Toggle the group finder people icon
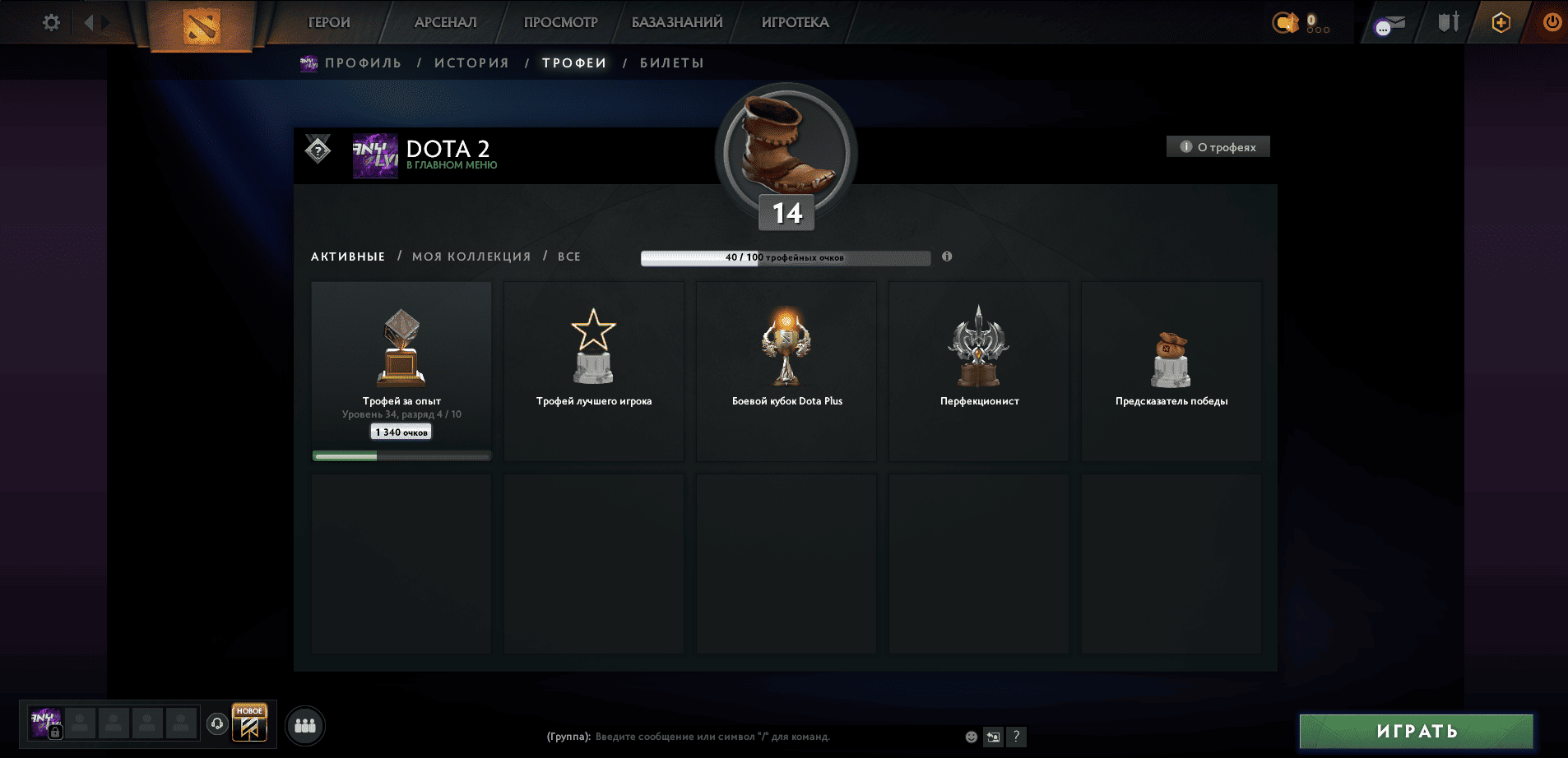This screenshot has height=758, width=1568. coord(304,725)
